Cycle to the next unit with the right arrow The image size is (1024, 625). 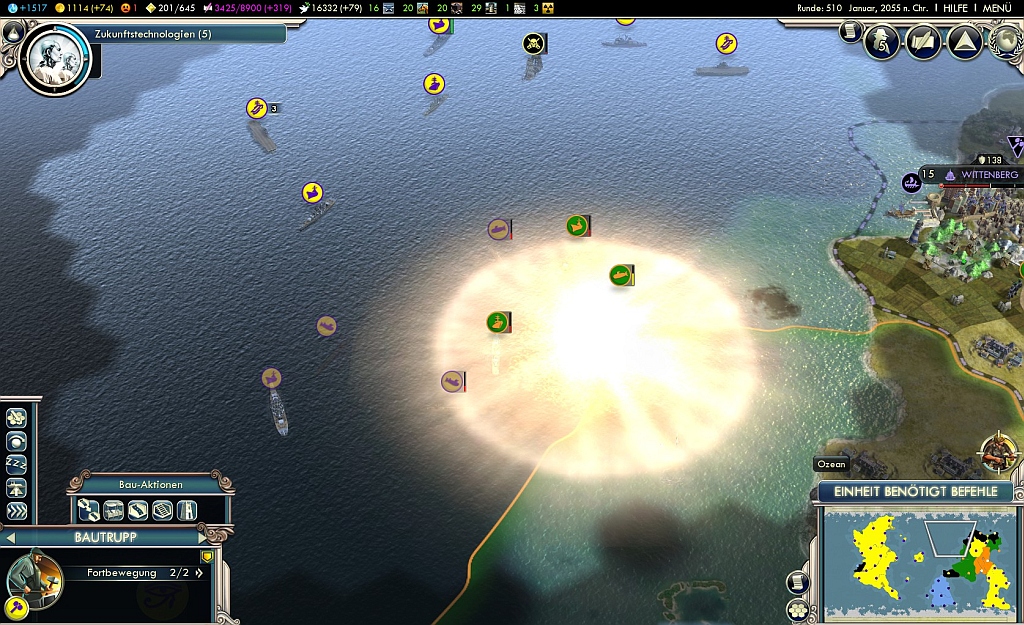202,538
